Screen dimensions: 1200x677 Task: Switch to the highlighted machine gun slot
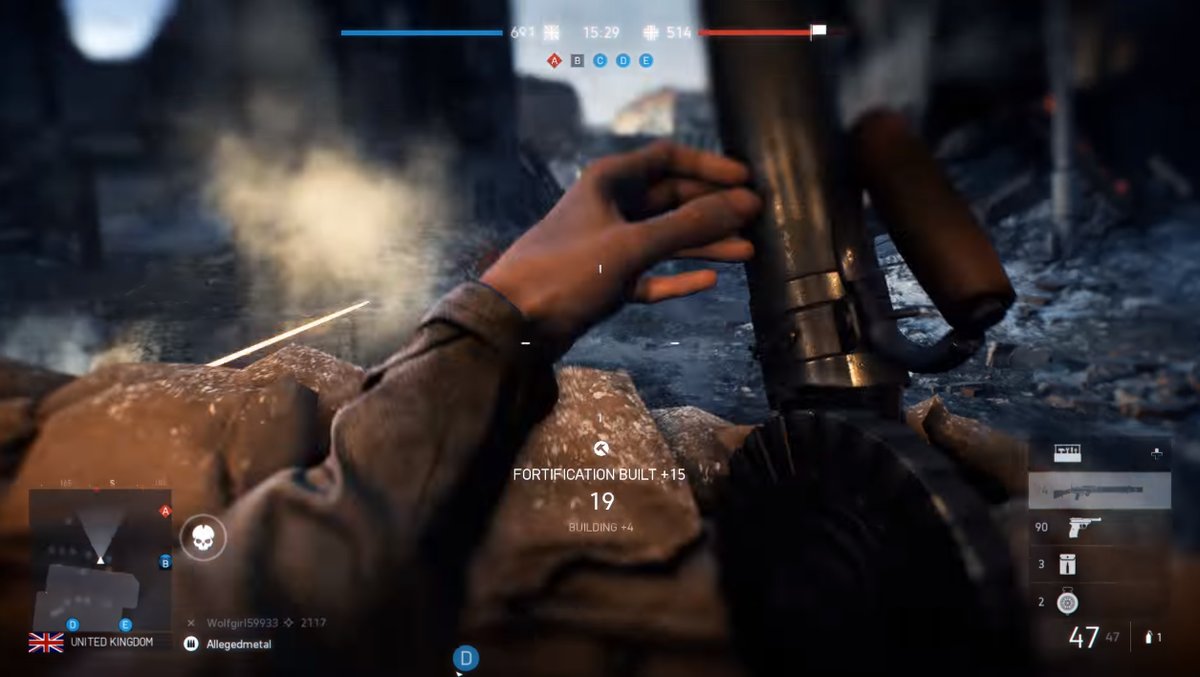[x=1099, y=491]
